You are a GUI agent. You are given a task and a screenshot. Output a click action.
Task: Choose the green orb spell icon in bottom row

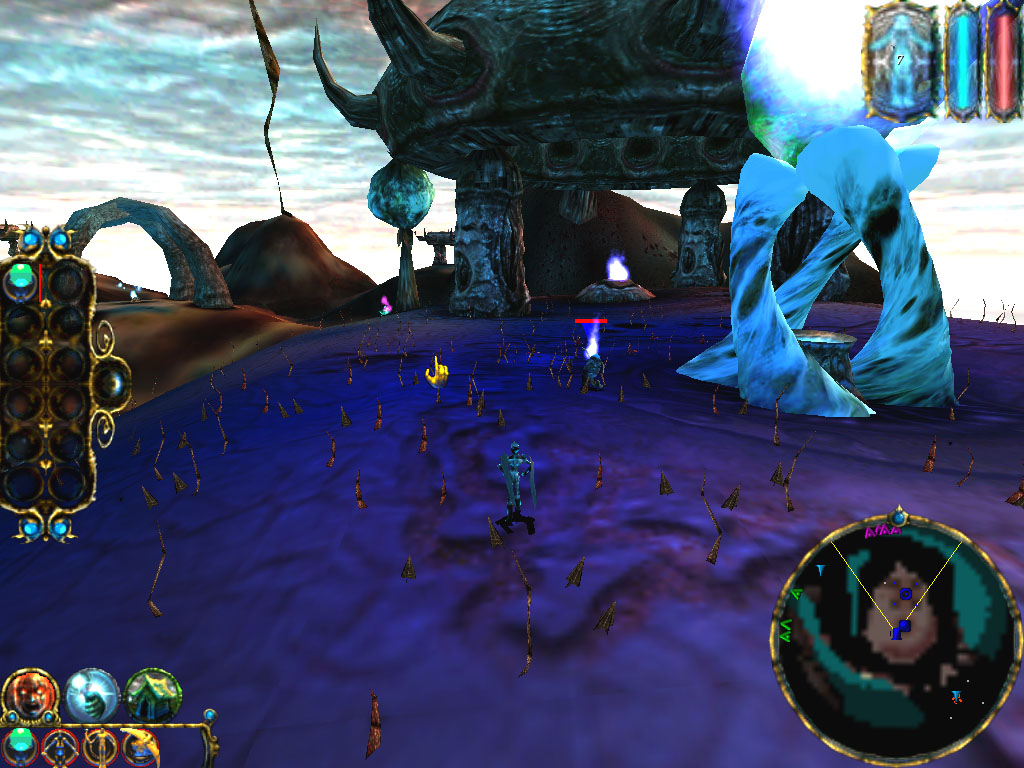(x=21, y=745)
